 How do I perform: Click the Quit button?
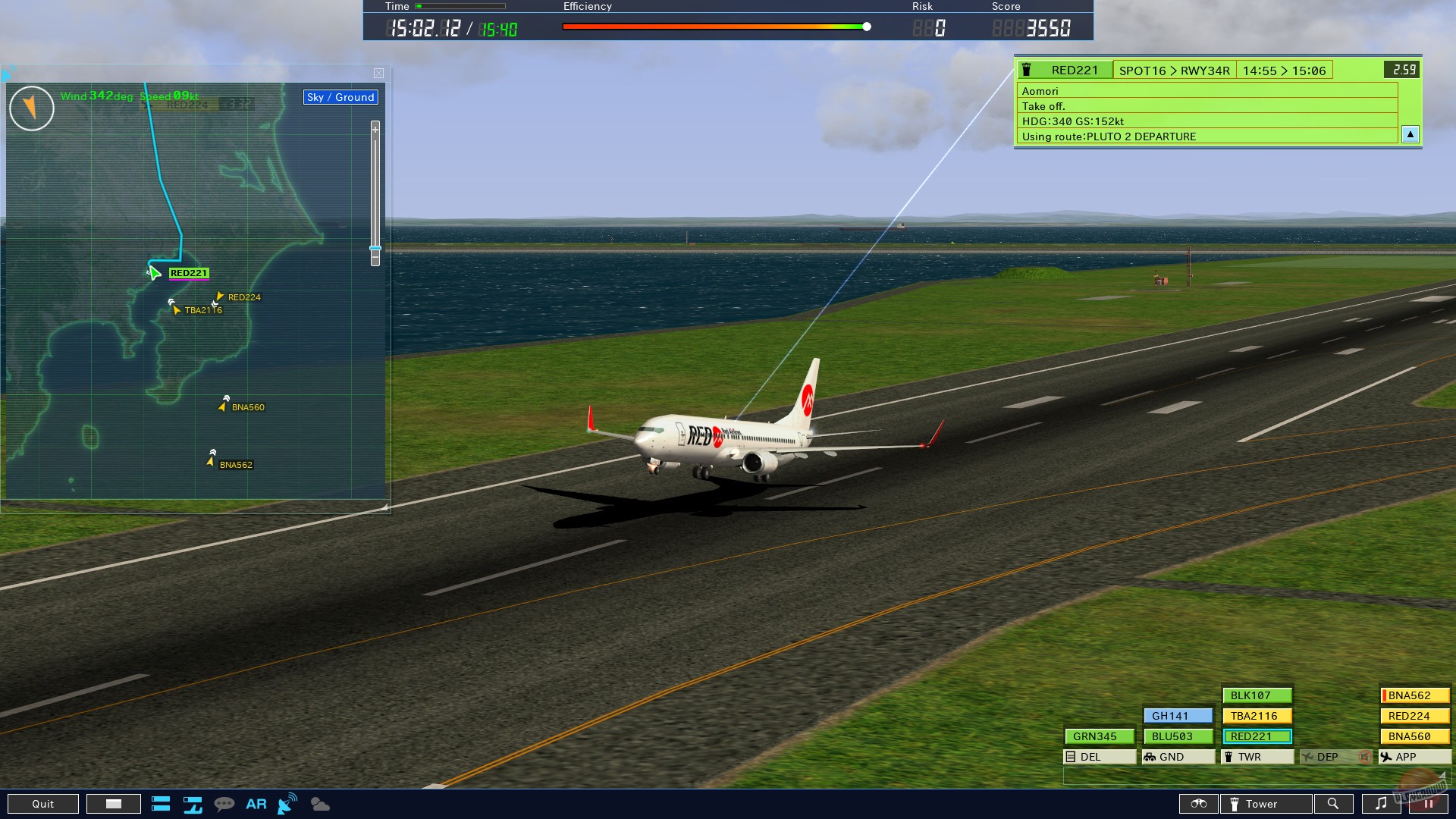click(43, 803)
